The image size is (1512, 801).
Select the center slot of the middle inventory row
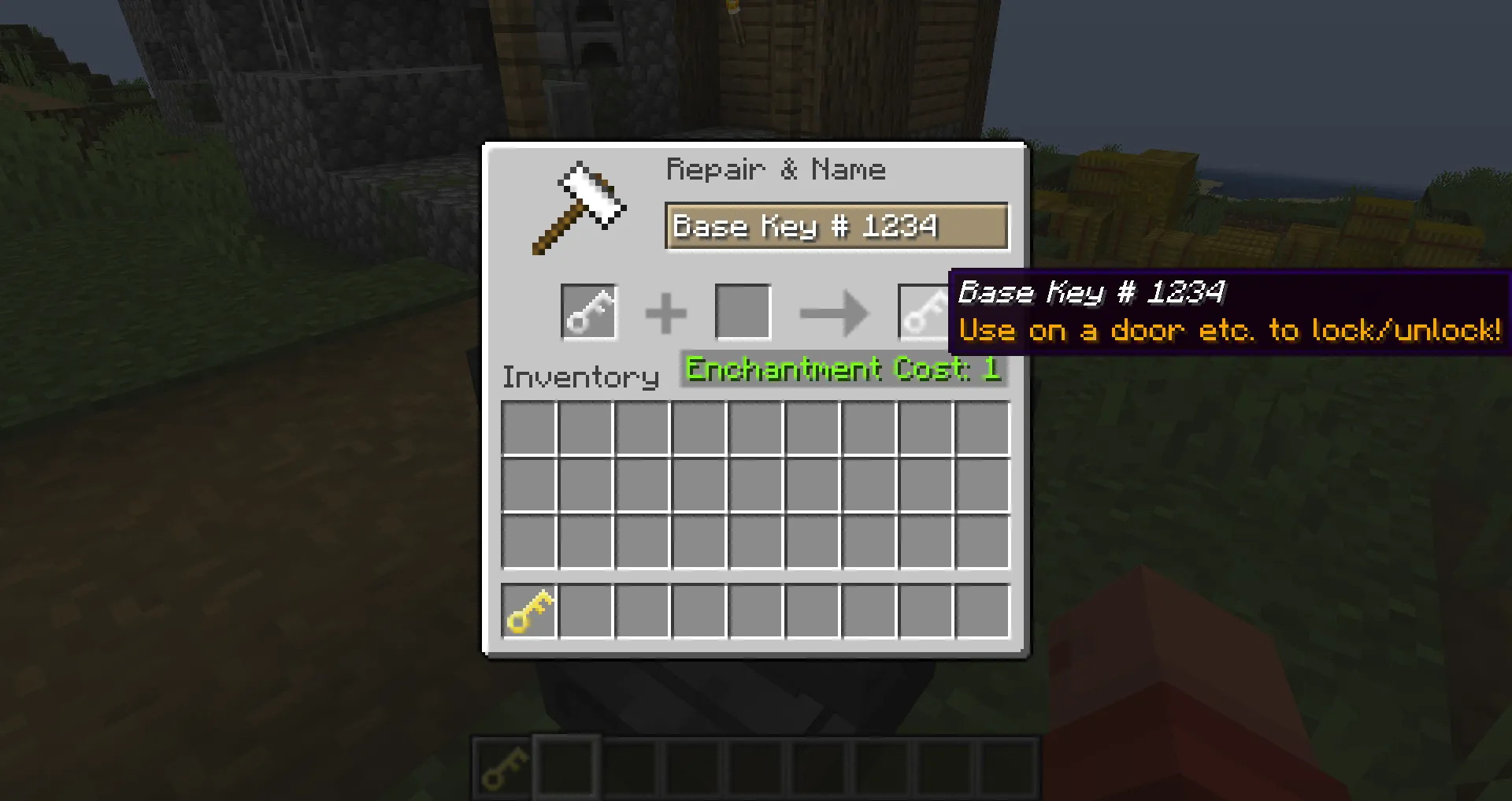(756, 484)
